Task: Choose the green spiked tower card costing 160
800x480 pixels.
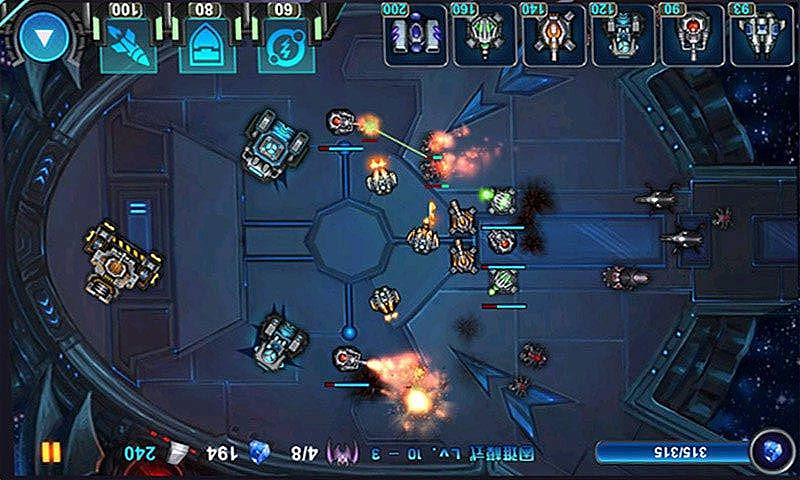Action: tap(484, 36)
